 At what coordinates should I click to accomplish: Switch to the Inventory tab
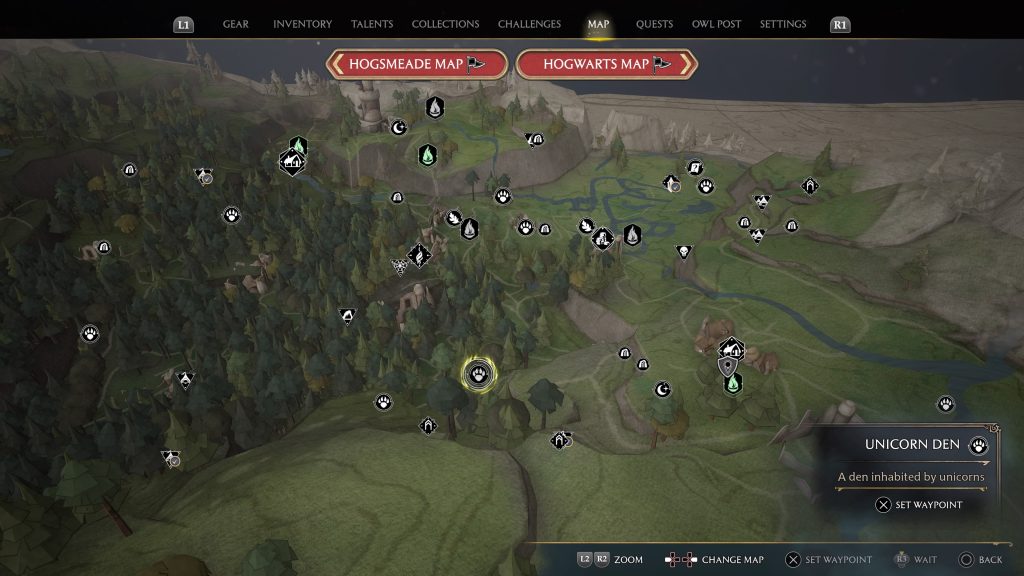[x=302, y=24]
